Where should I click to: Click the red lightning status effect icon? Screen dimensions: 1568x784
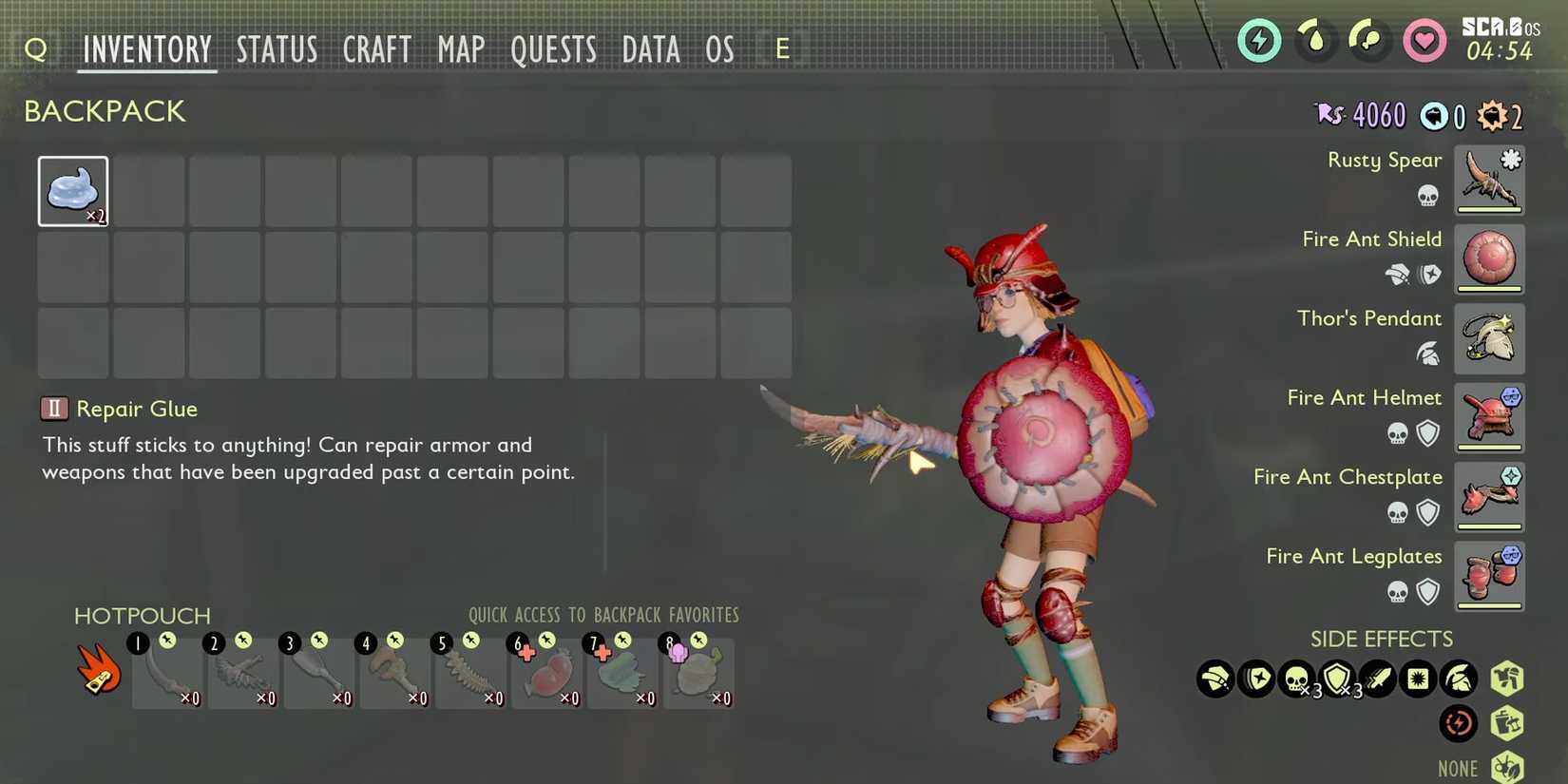pos(1459,723)
